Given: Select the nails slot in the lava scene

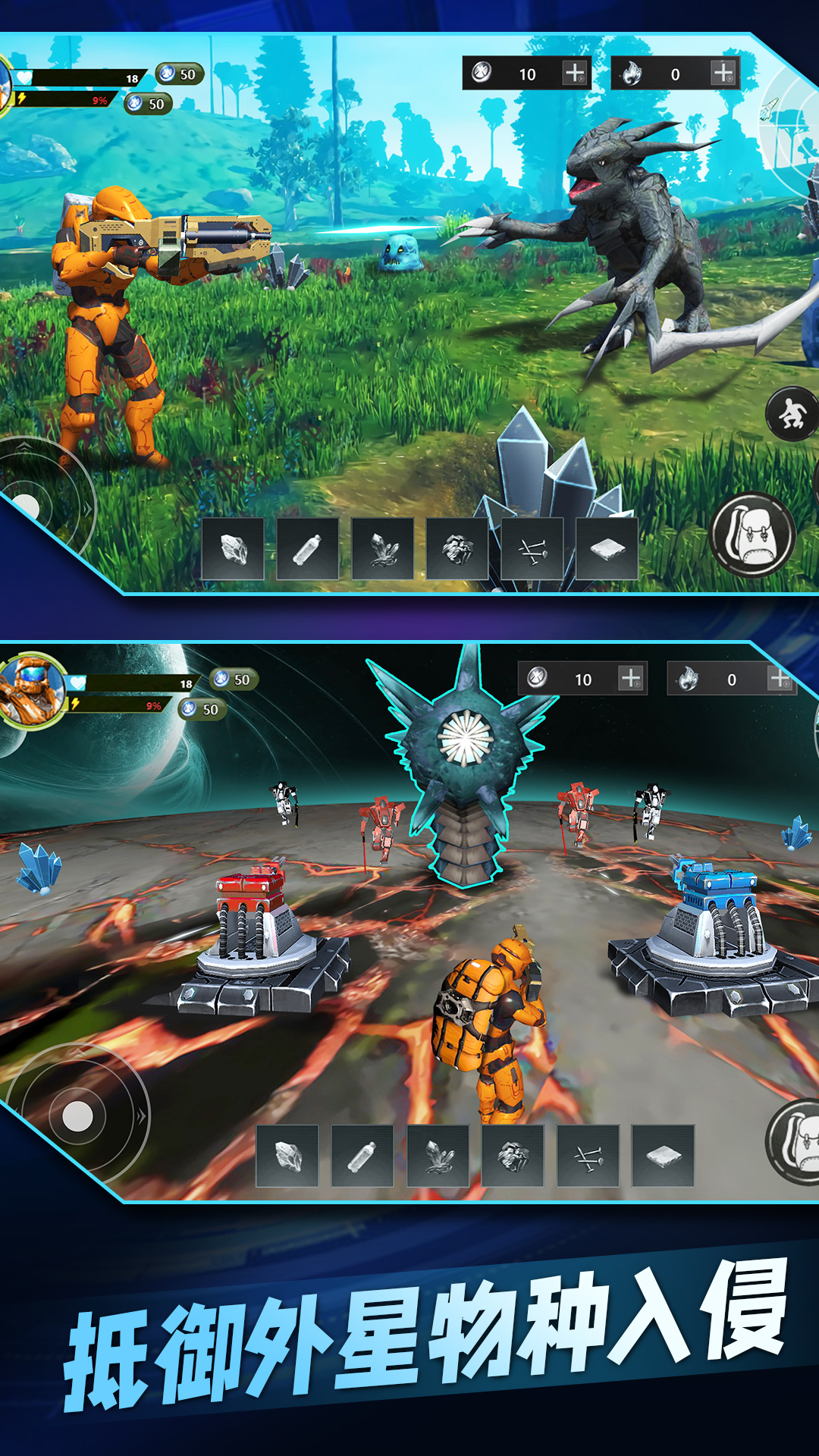Looking at the screenshot, I should [588, 1156].
